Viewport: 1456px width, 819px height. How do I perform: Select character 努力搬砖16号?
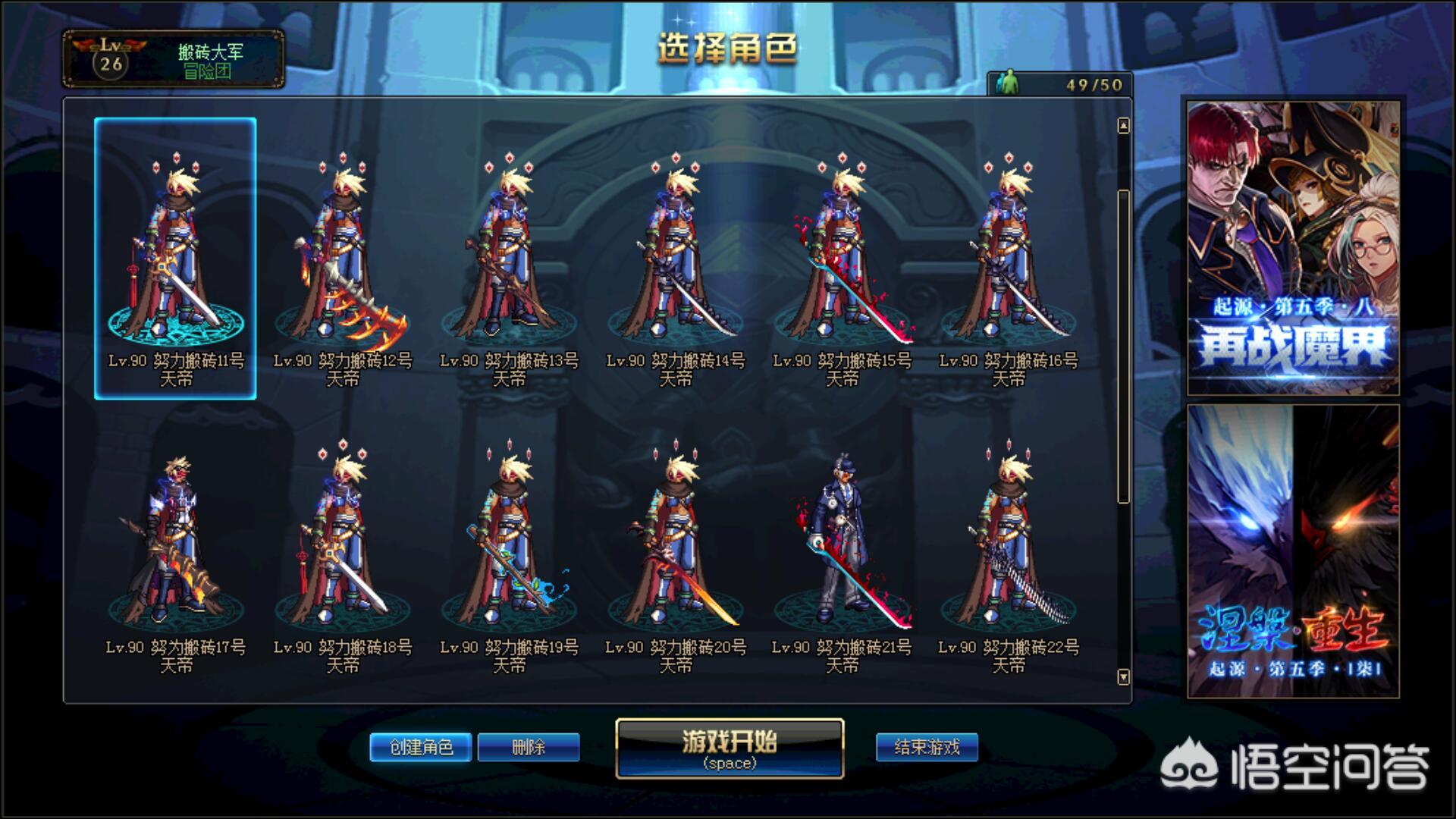tap(1009, 258)
